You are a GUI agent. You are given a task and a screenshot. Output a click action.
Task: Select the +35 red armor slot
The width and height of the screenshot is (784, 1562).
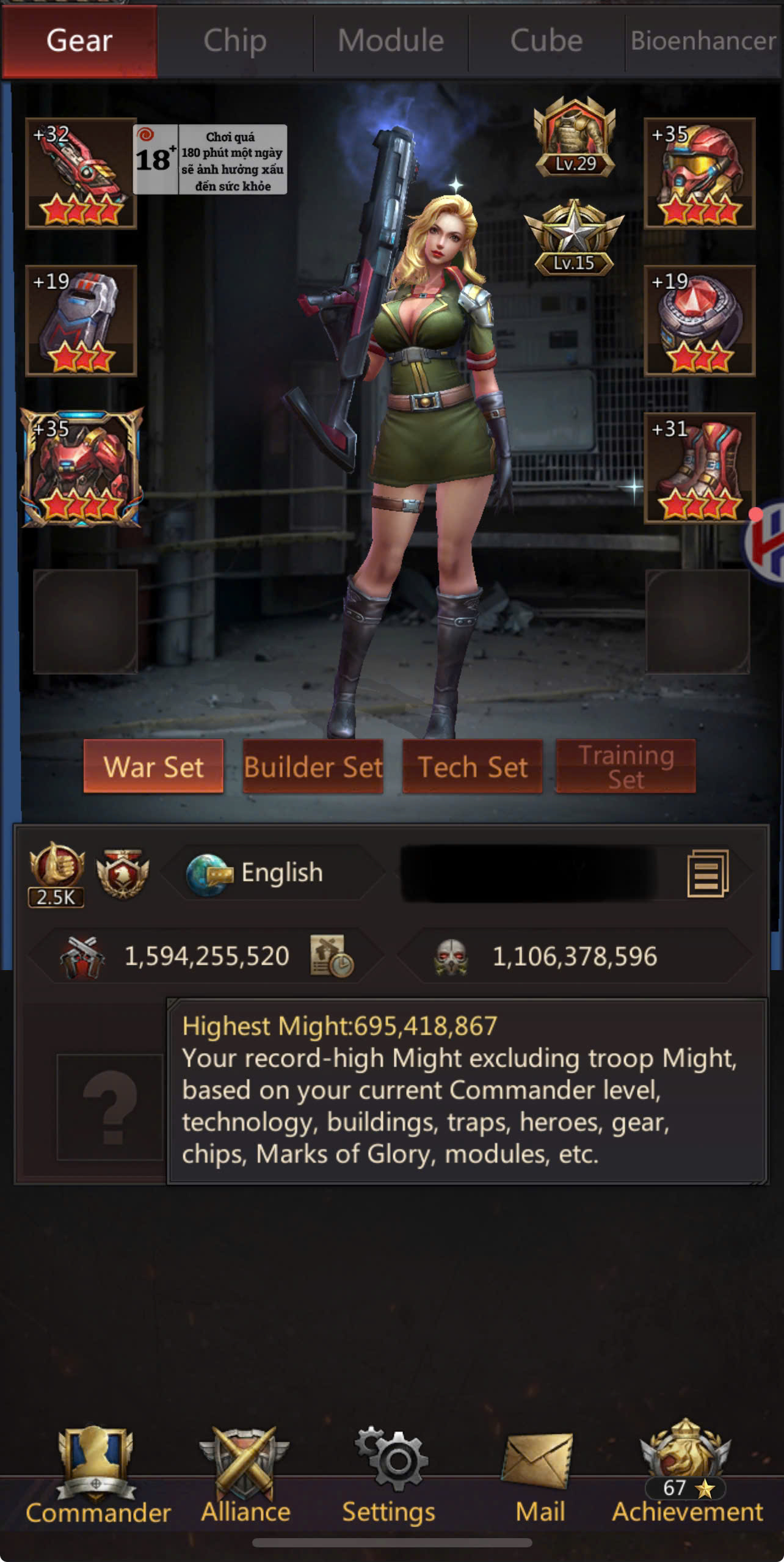pyautogui.click(x=82, y=468)
